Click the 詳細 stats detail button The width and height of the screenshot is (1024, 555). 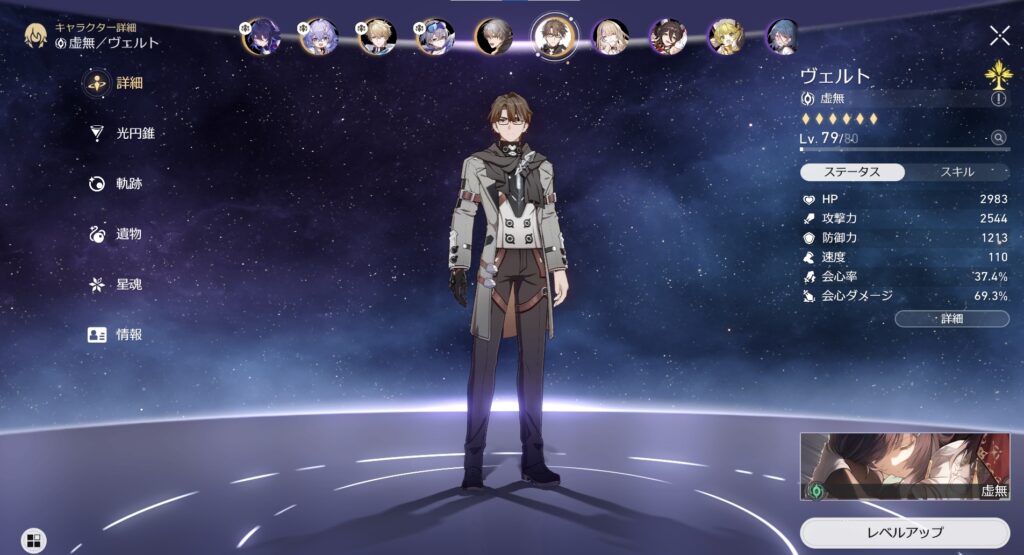pyautogui.click(x=952, y=319)
